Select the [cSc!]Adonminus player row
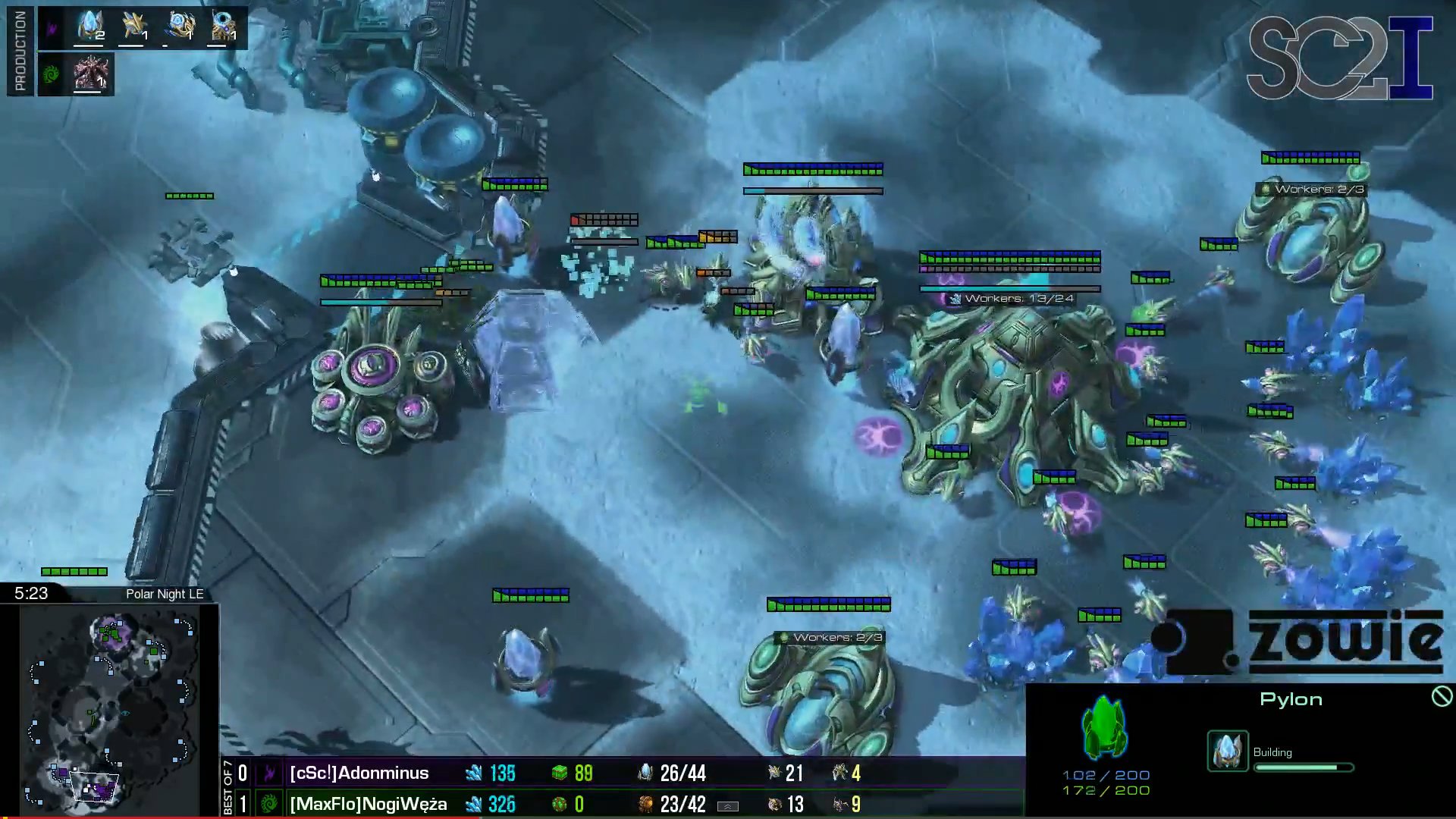Viewport: 1456px width, 819px height. (x=359, y=773)
